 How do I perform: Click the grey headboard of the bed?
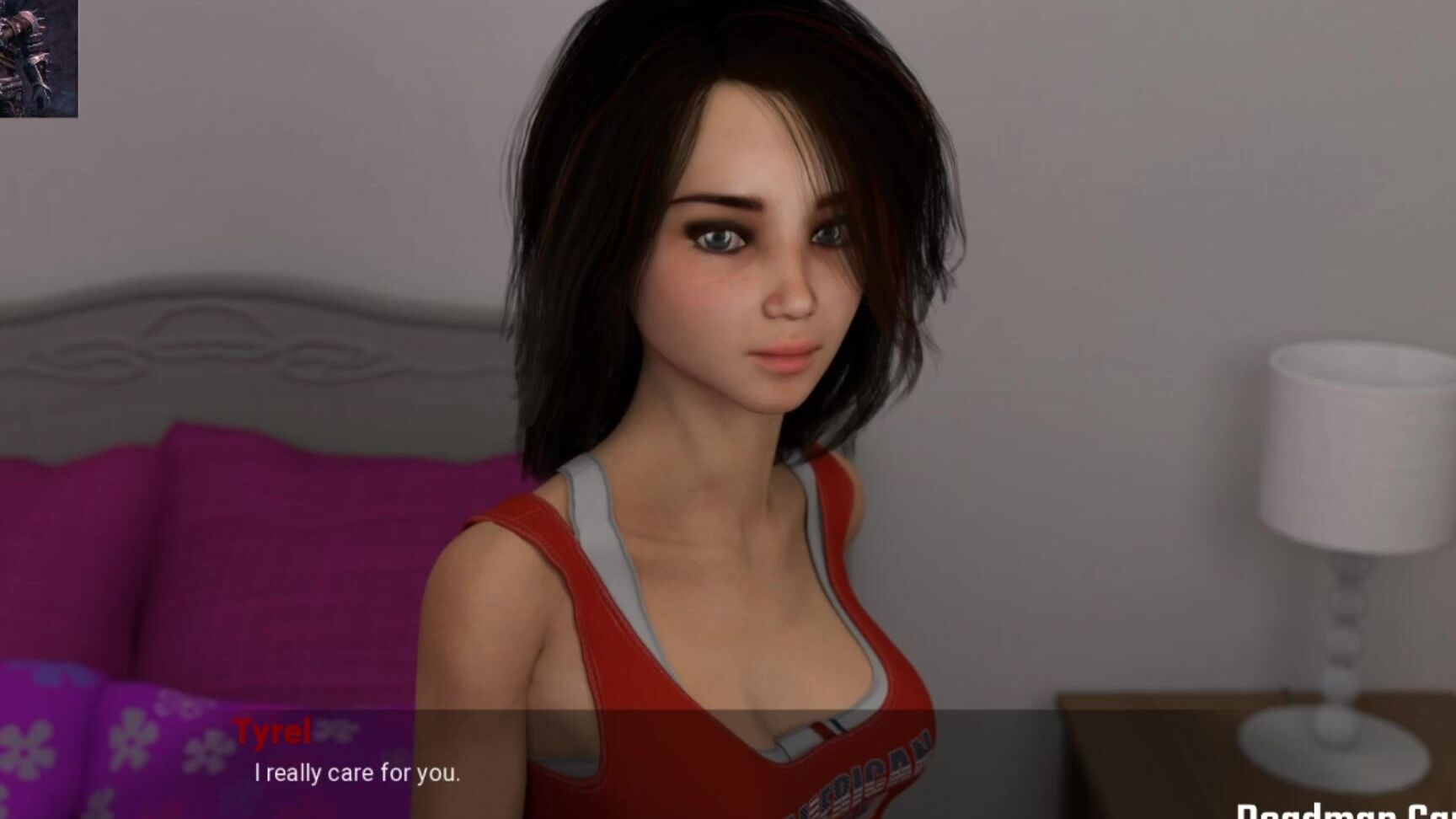pos(211,354)
